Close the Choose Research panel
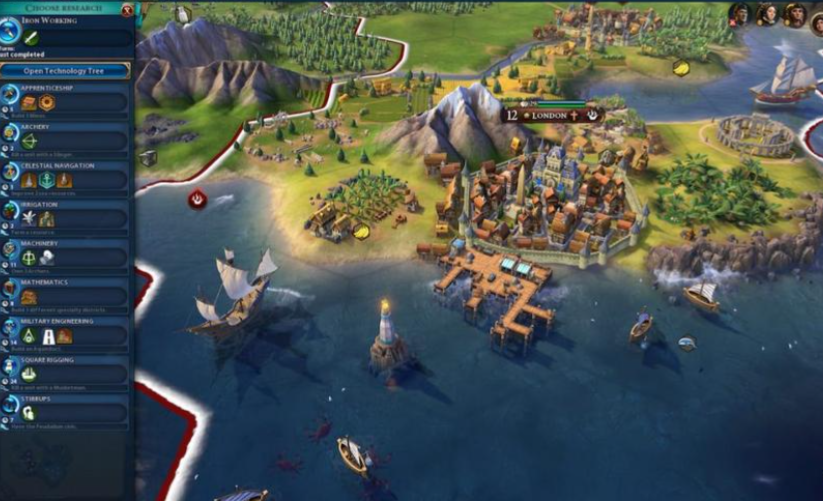Image resolution: width=823 pixels, height=501 pixels. 127,9
